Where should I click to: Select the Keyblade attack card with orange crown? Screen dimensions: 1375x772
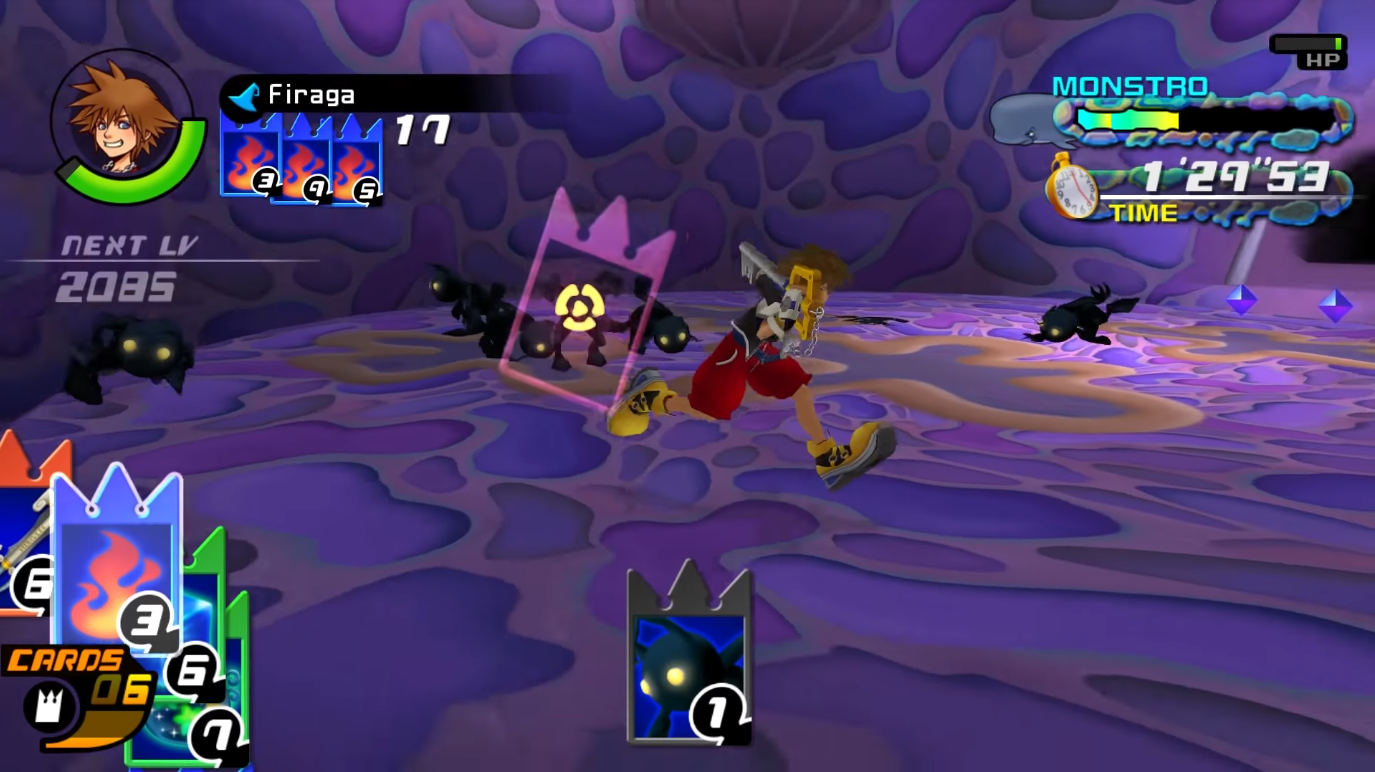click(x=22, y=520)
